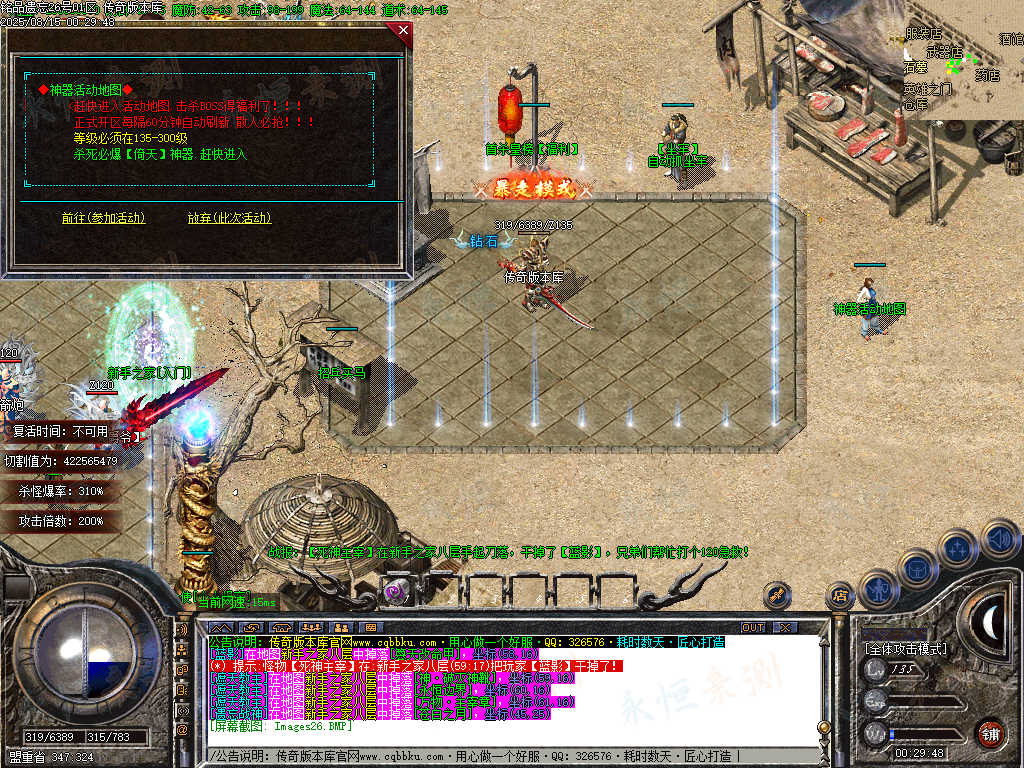Close the chat panel with X button

pyautogui.click(x=785, y=627)
